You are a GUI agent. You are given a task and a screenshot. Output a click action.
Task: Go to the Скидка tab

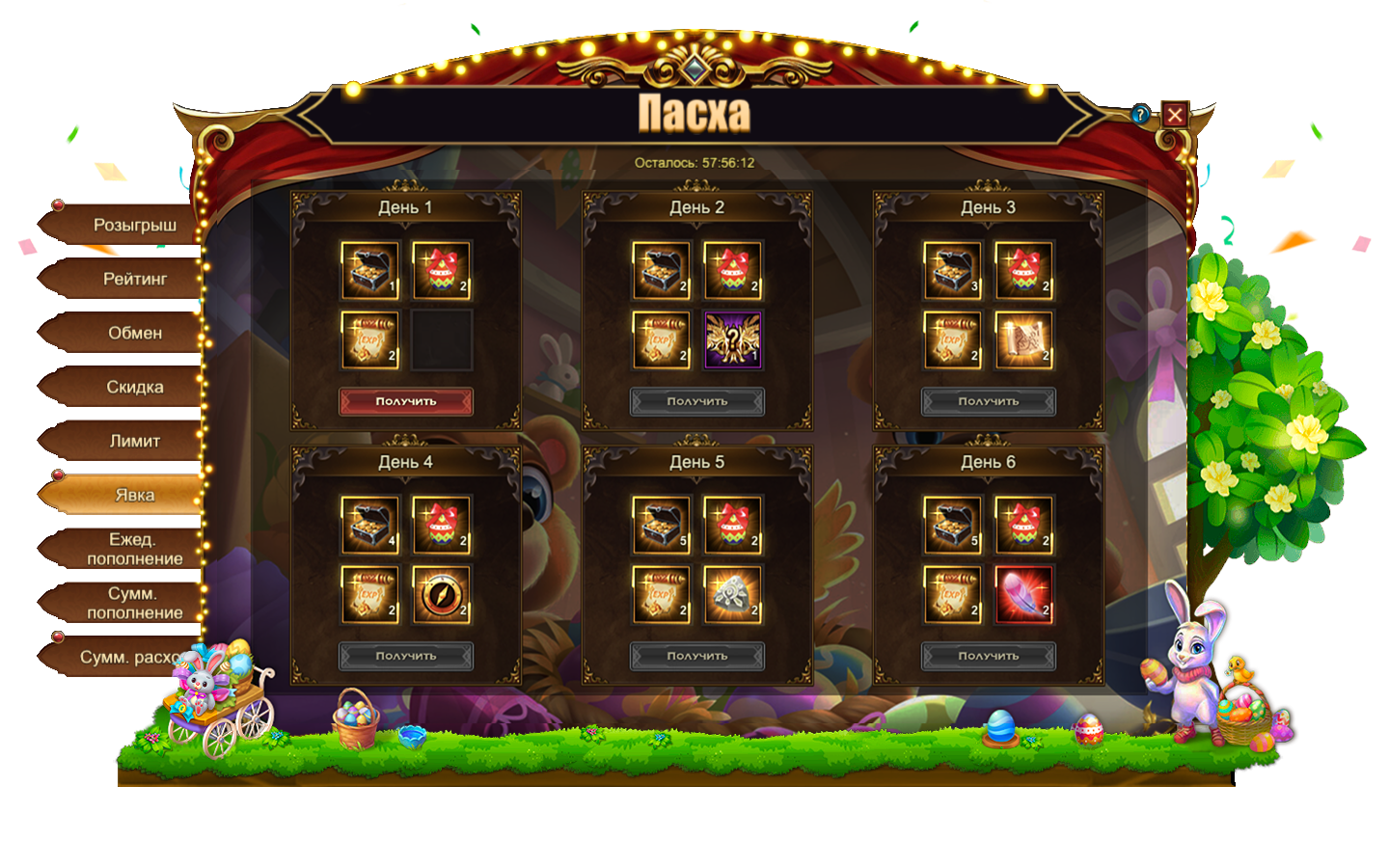pos(134,388)
